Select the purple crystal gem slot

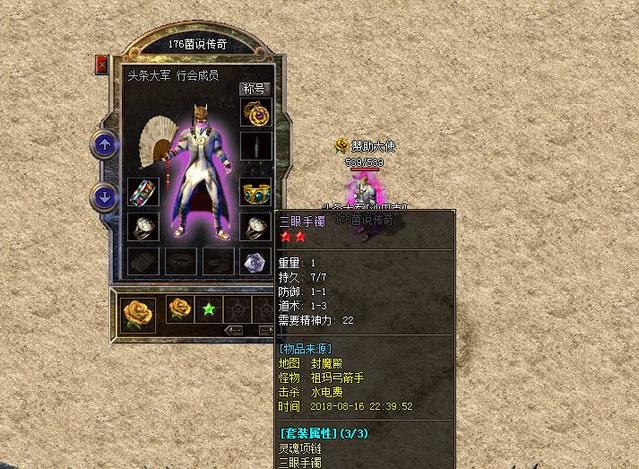pyautogui.click(x=256, y=262)
